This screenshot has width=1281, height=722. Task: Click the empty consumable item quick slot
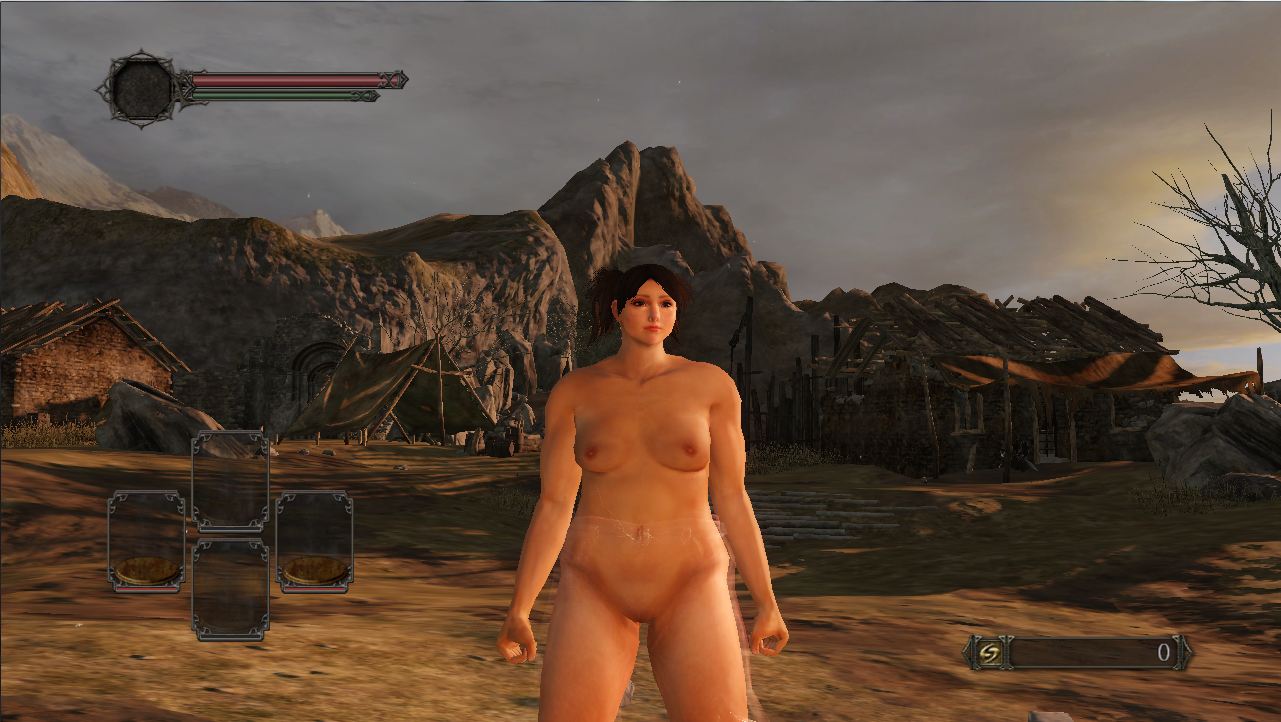point(230,589)
